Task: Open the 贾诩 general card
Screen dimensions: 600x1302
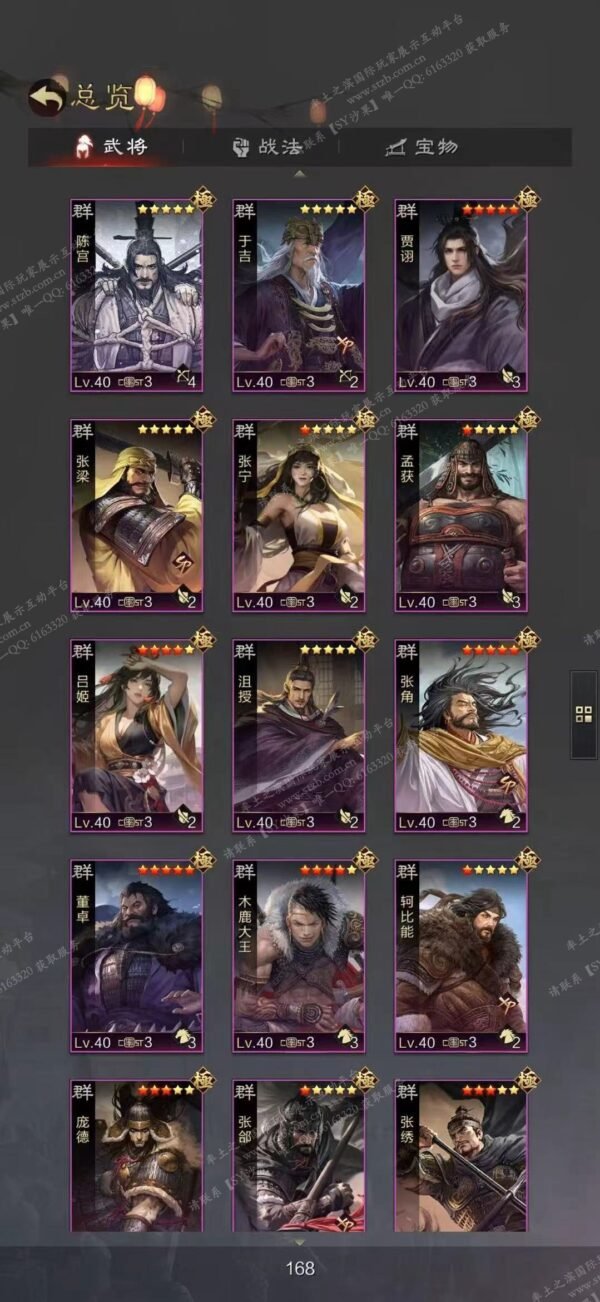Action: [x=460, y=295]
